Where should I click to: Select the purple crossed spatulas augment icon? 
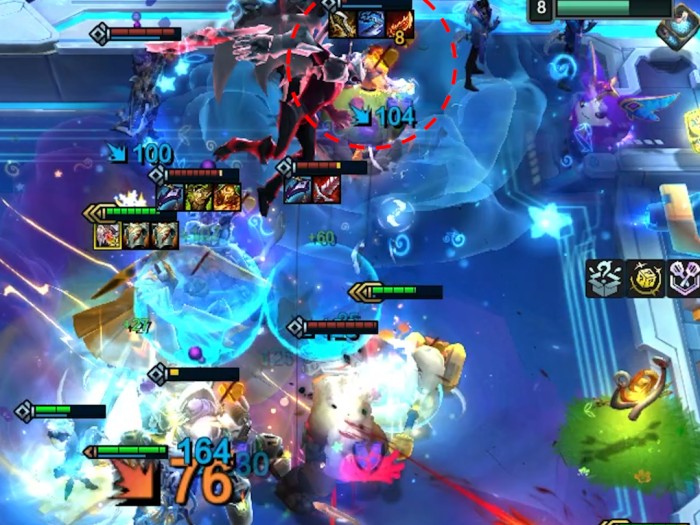click(x=686, y=279)
